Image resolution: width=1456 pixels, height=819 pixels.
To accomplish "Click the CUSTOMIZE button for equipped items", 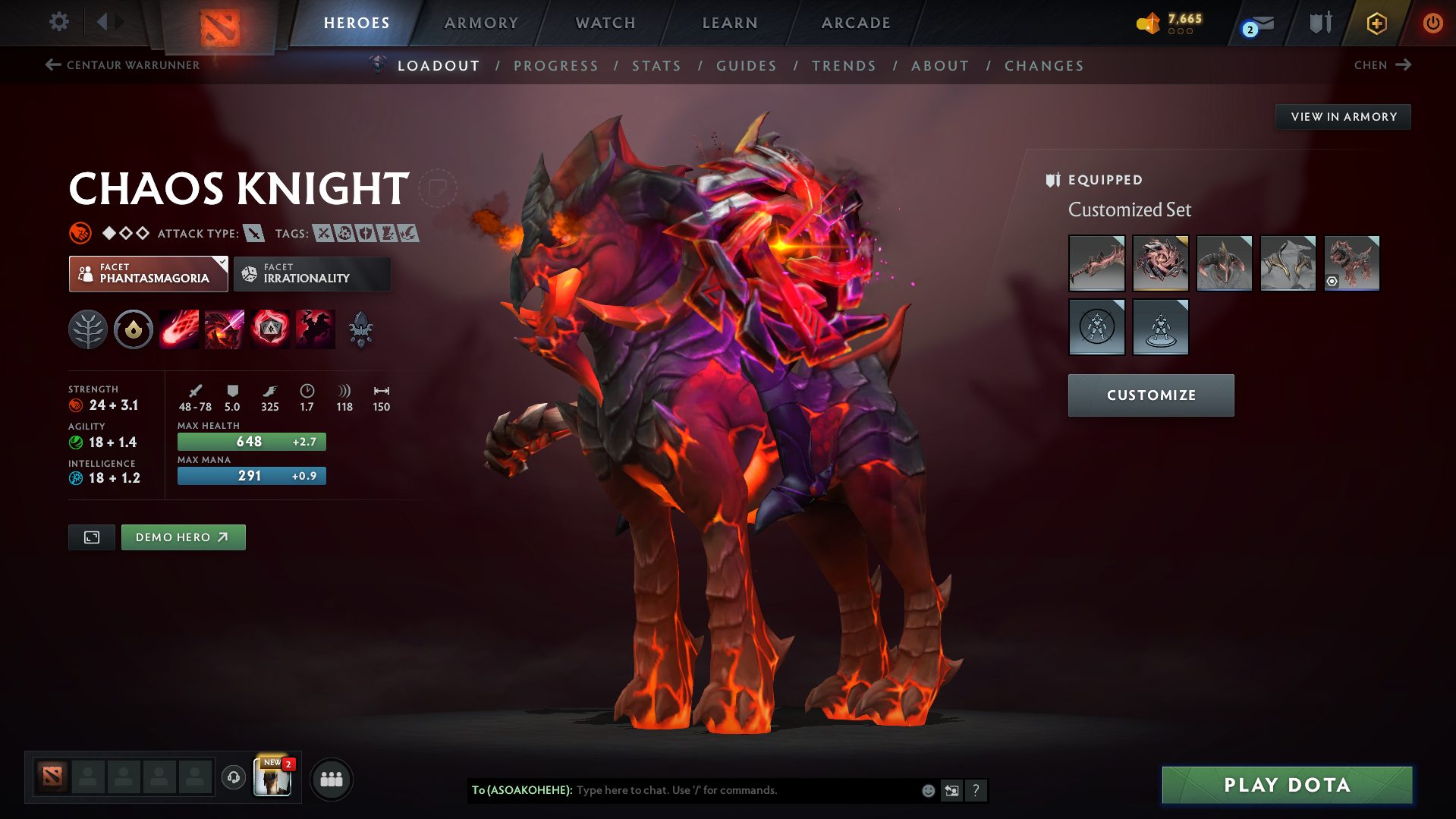I will [x=1150, y=395].
